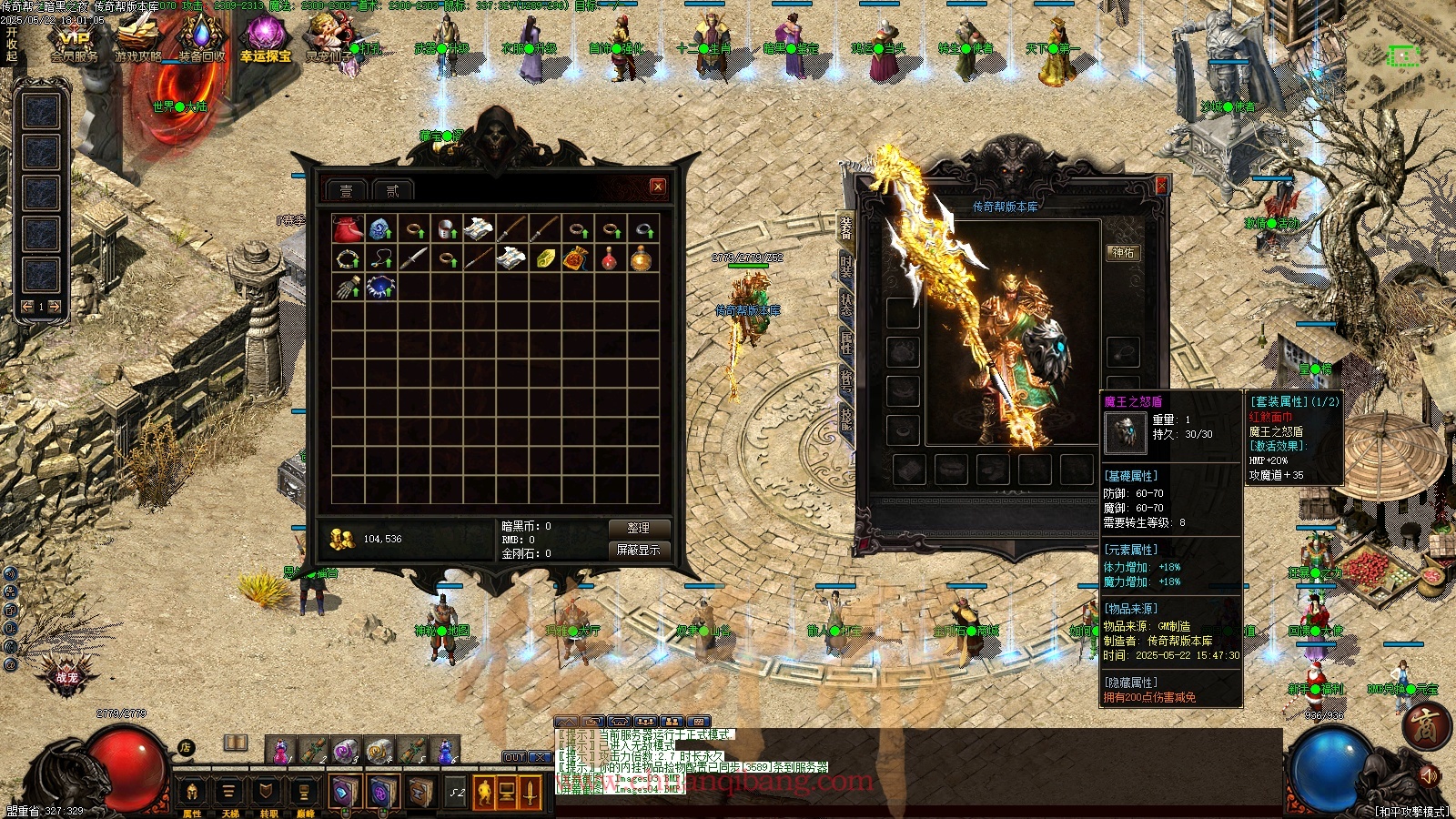
Task: Close the inventory bag window
Action: point(658,187)
